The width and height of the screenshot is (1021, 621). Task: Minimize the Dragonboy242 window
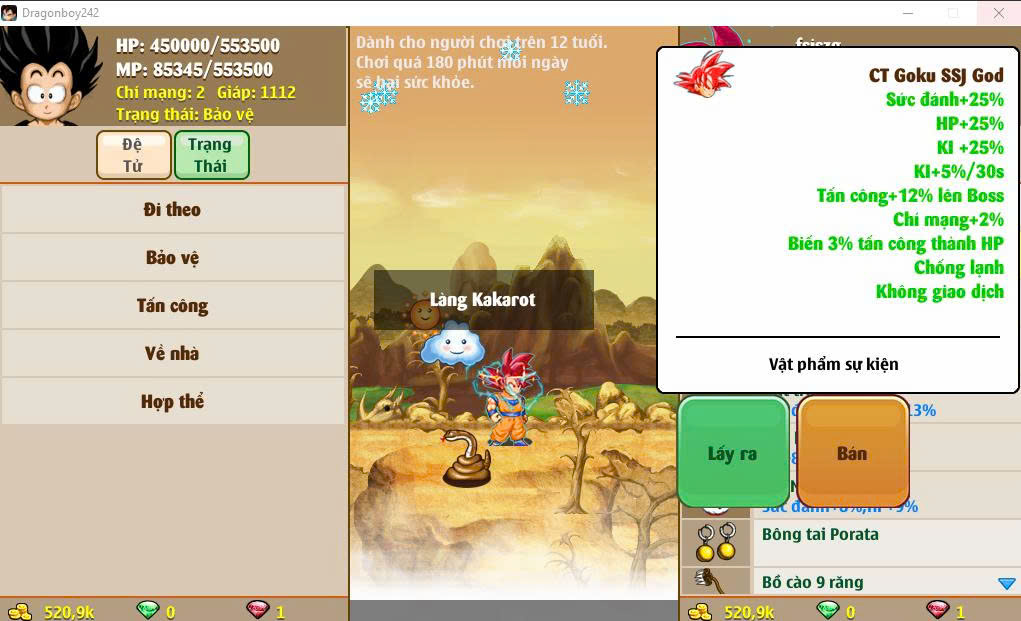tap(907, 13)
